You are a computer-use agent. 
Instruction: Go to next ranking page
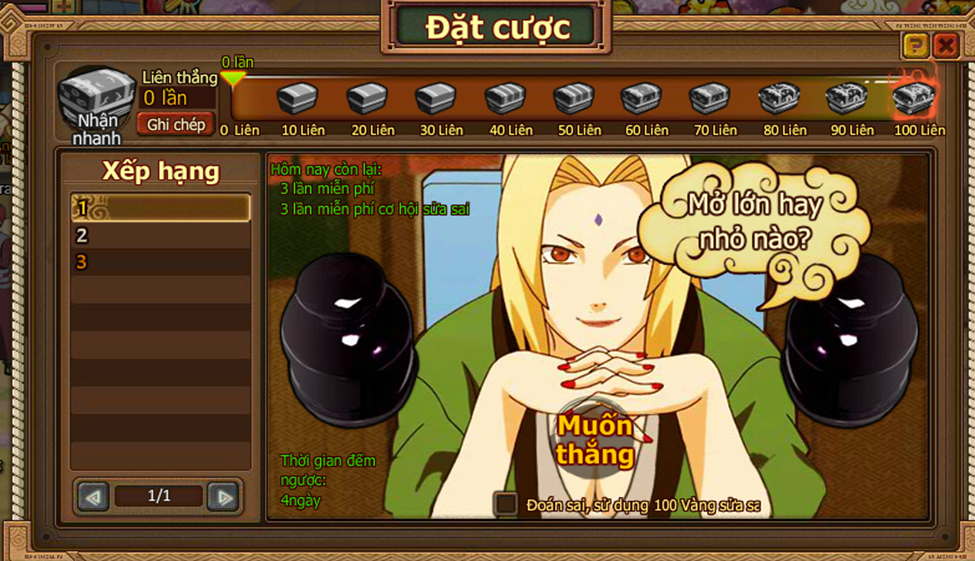pyautogui.click(x=223, y=496)
